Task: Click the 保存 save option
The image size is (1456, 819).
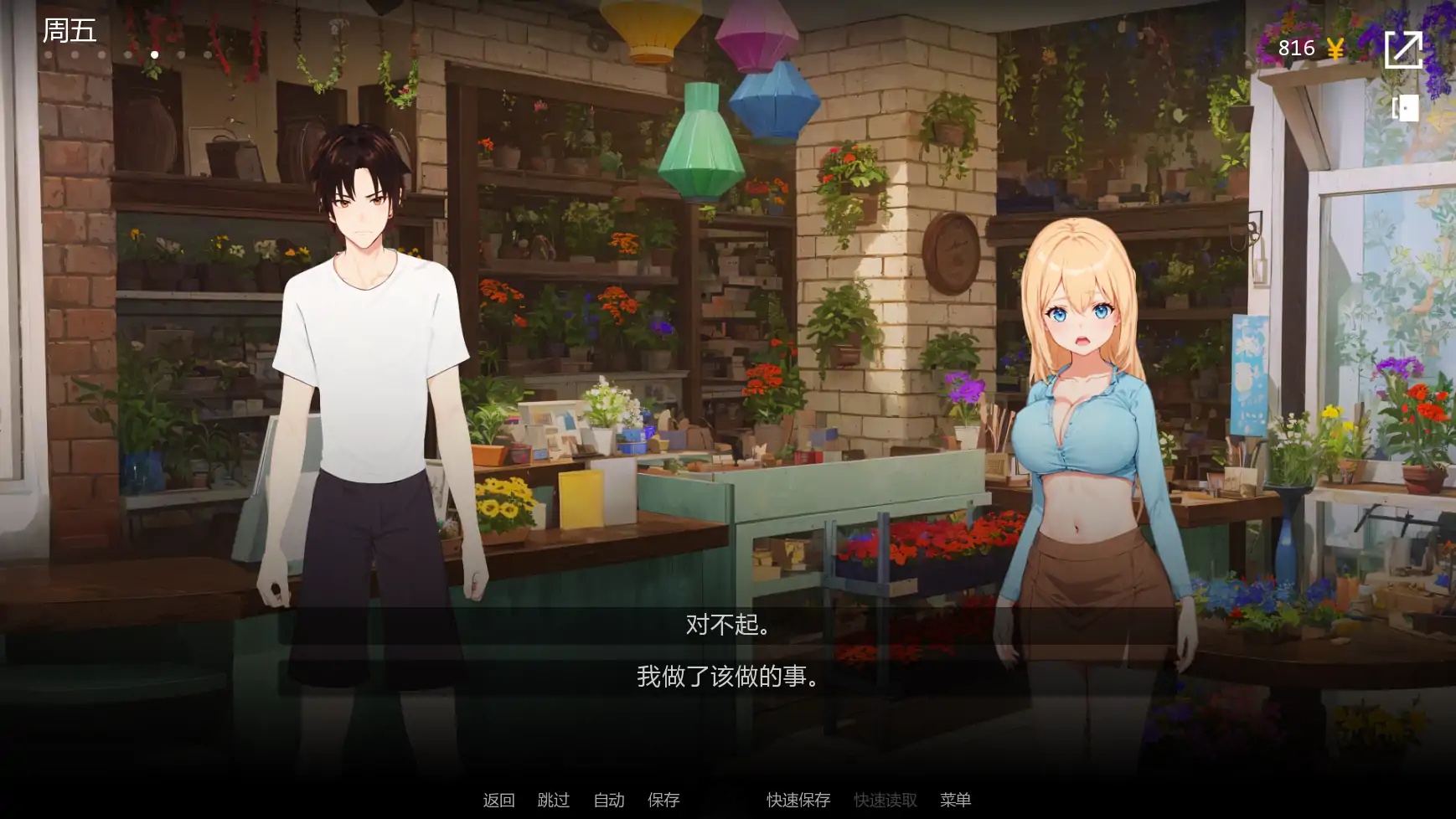Action: pos(664,800)
